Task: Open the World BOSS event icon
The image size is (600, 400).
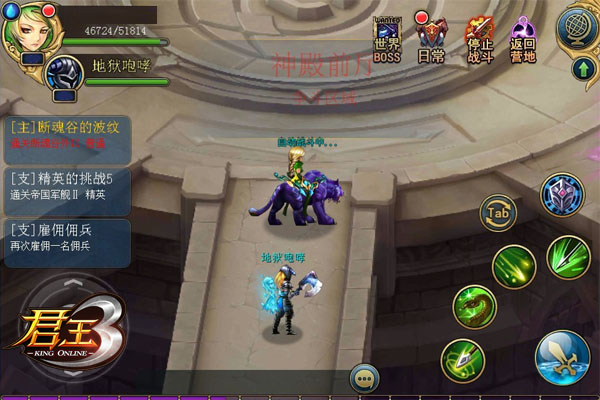Action: pyautogui.click(x=387, y=38)
